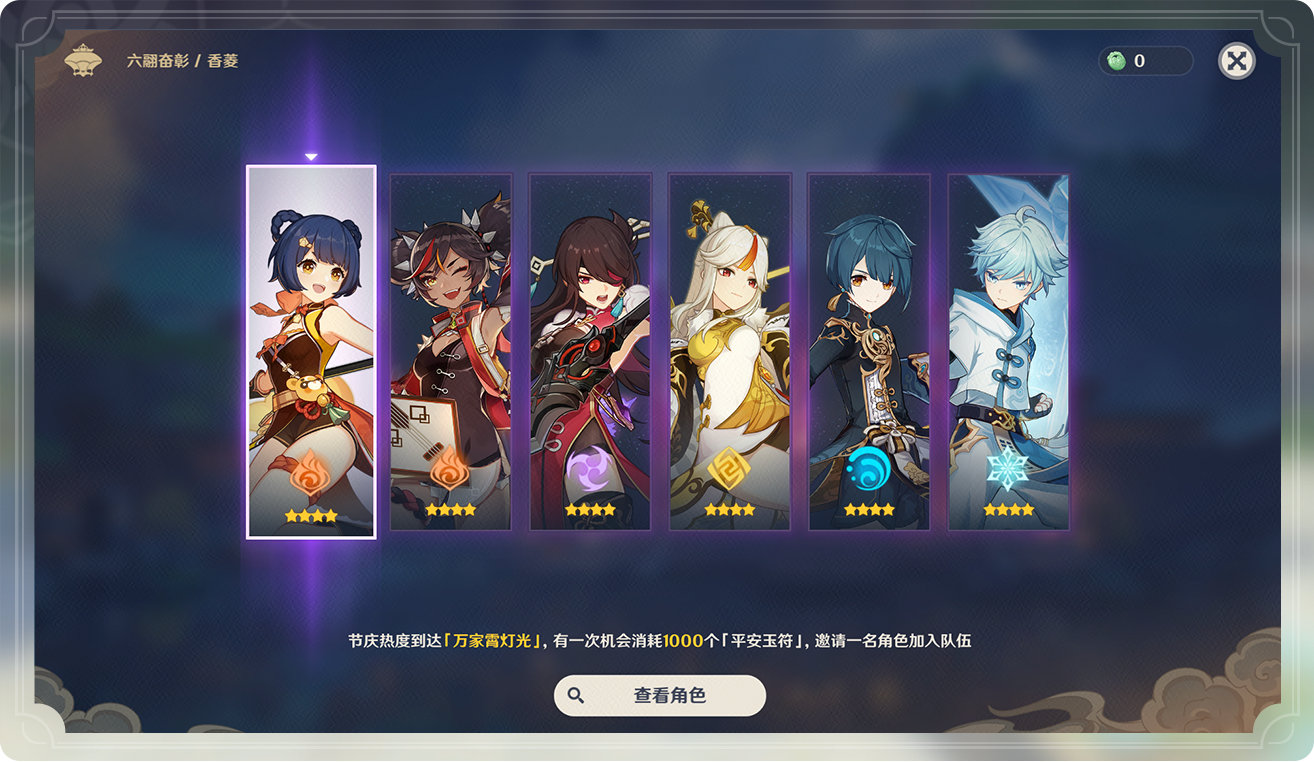Click the 香菱 breadcrumb label

point(223,60)
